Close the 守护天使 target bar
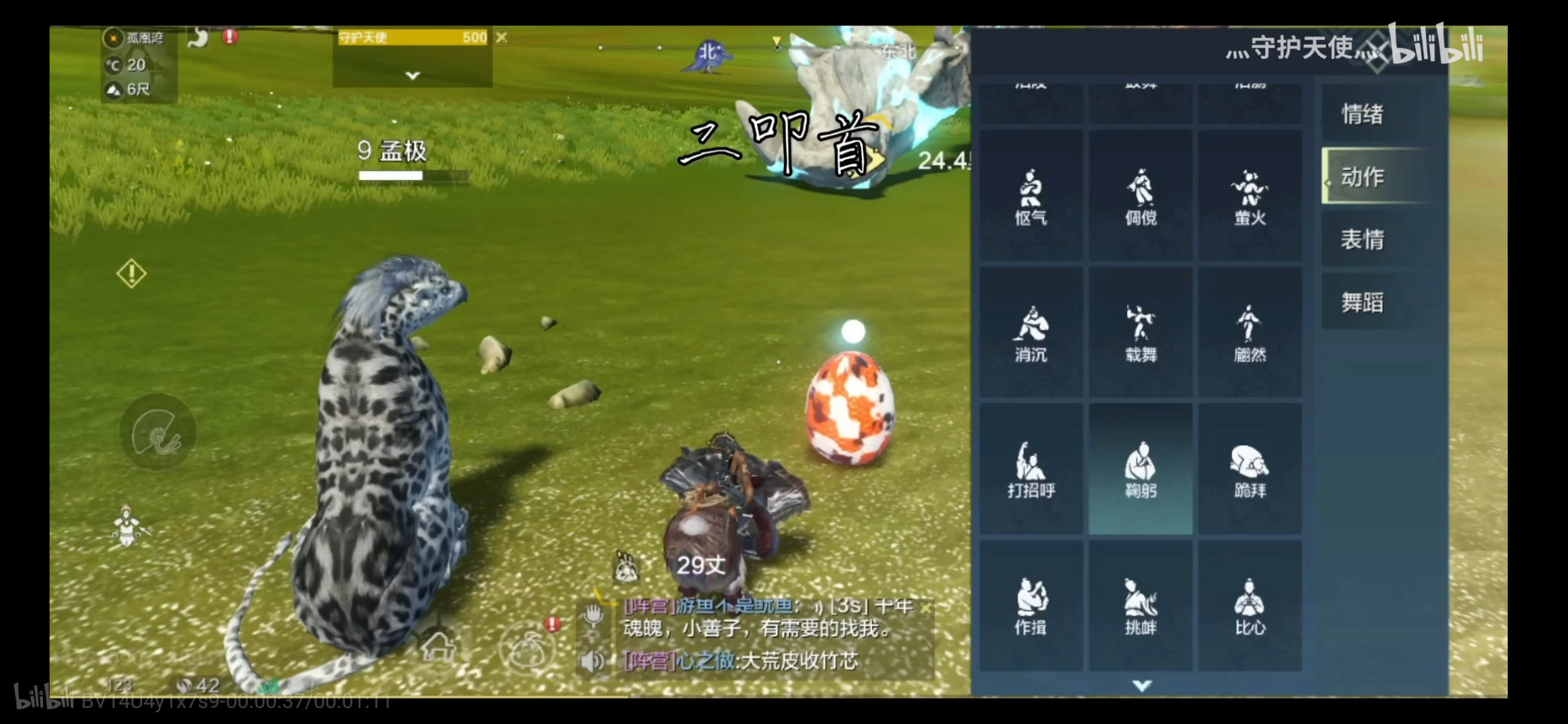This screenshot has width=1568, height=724. coord(501,38)
